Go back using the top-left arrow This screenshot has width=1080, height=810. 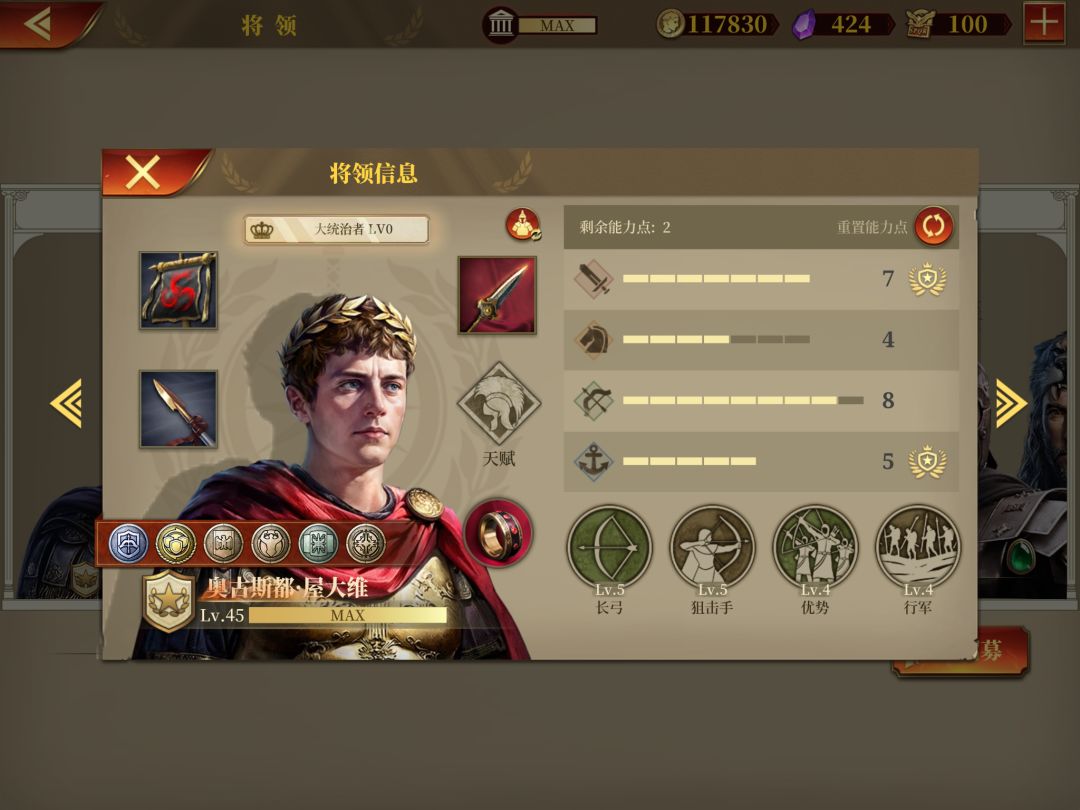[40, 23]
